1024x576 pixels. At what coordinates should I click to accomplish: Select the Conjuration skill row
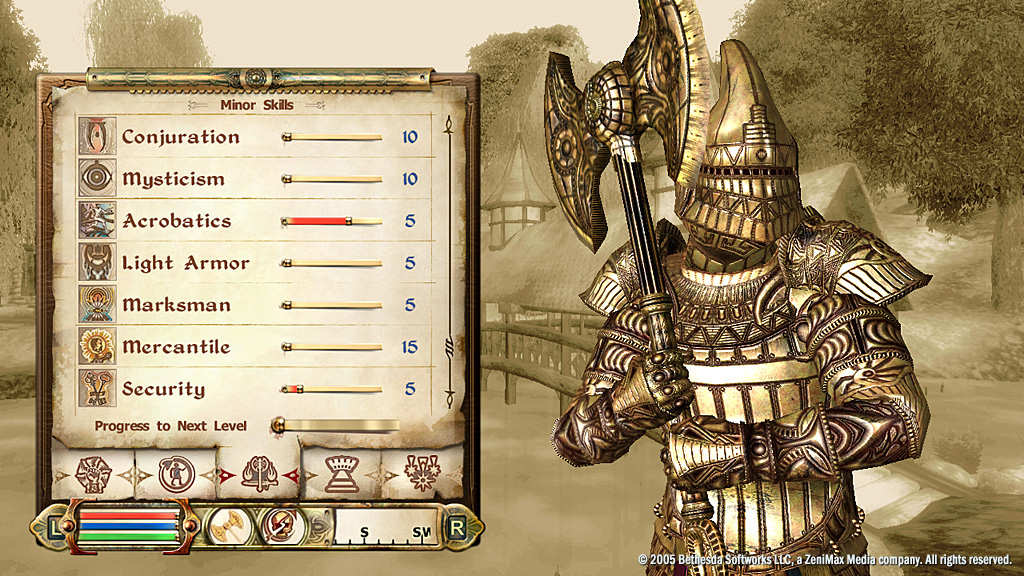(x=250, y=137)
